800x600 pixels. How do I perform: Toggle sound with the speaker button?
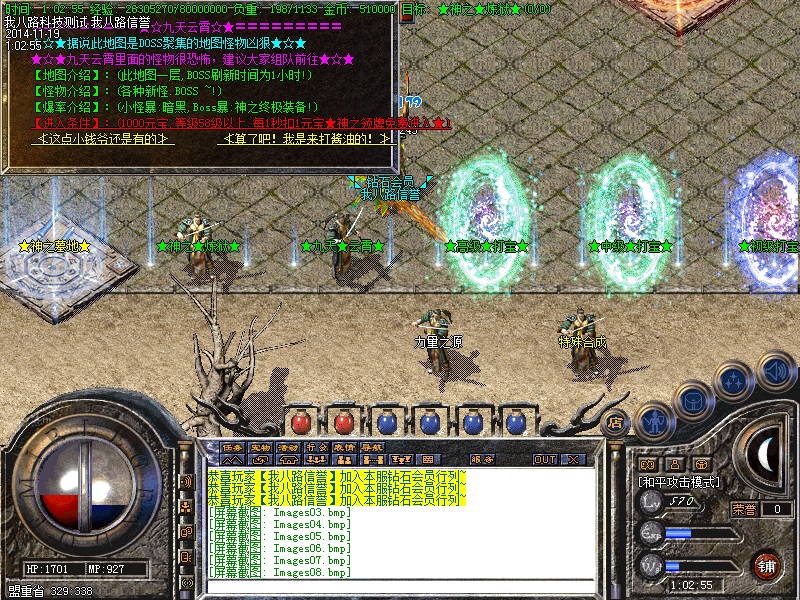776,371
